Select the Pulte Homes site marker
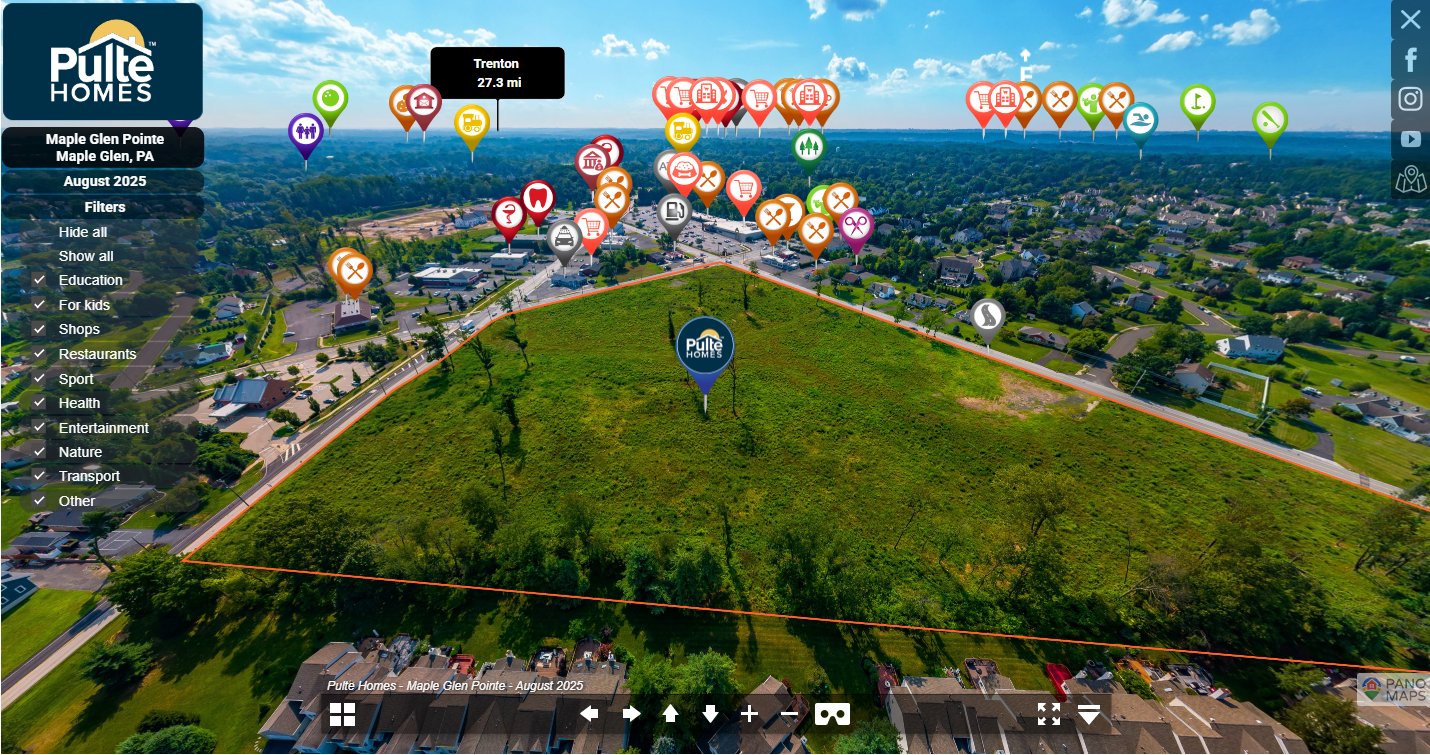This screenshot has width=1430, height=755. [x=705, y=348]
